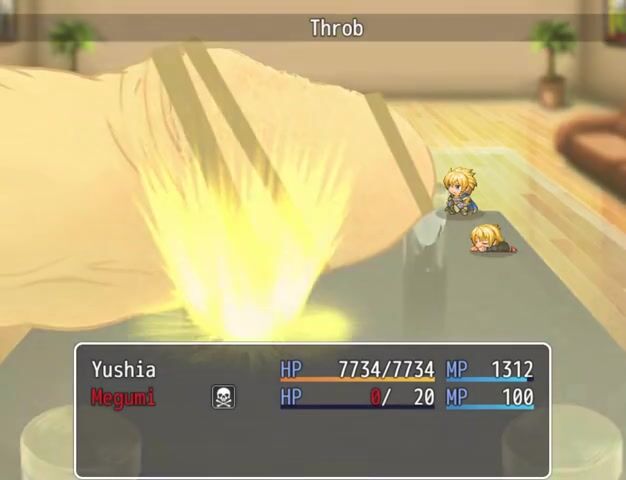Viewport: 626px width, 480px height.
Task: Select Yushia in the party status window
Action: click(124, 370)
